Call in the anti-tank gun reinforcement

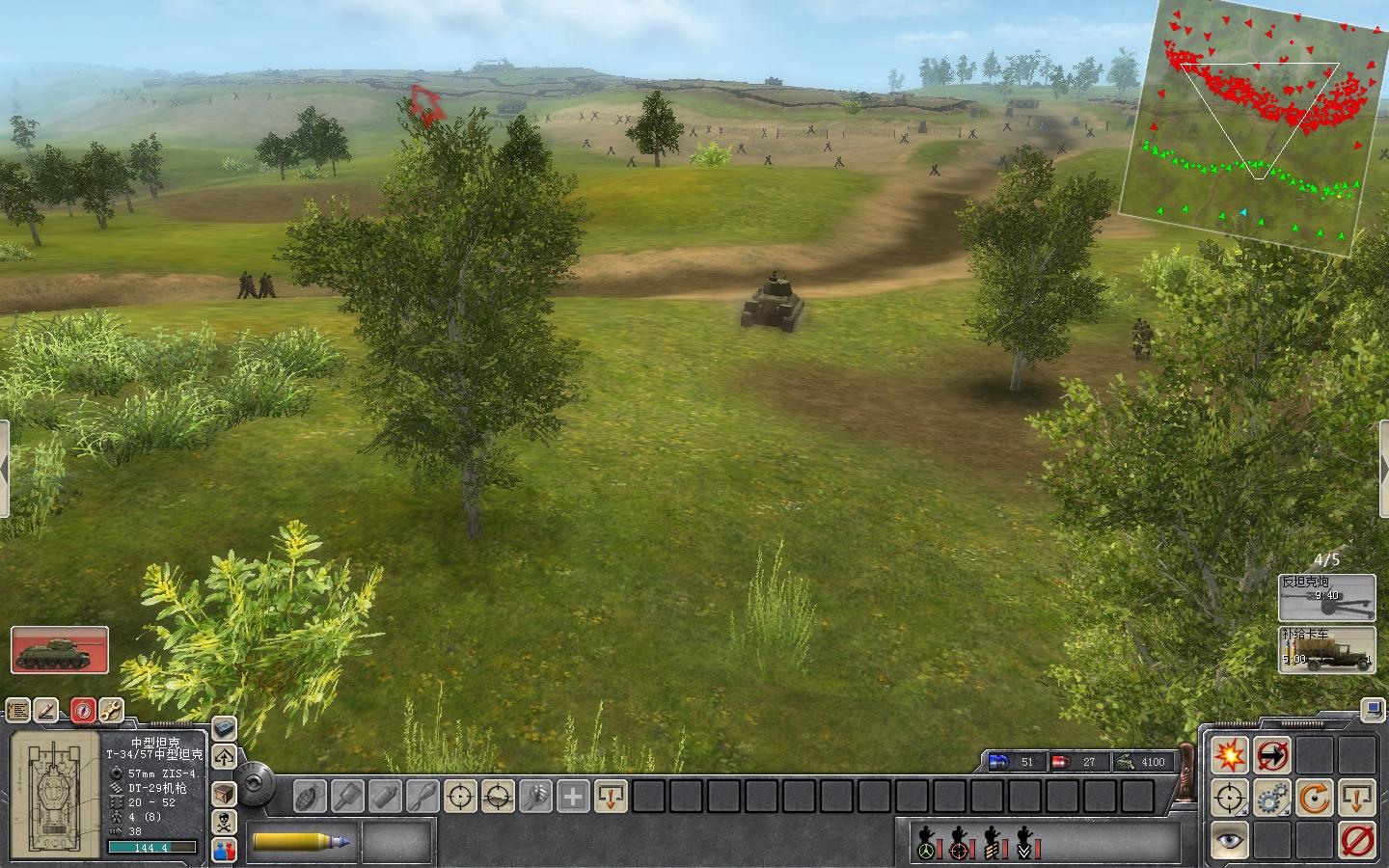point(1327,598)
